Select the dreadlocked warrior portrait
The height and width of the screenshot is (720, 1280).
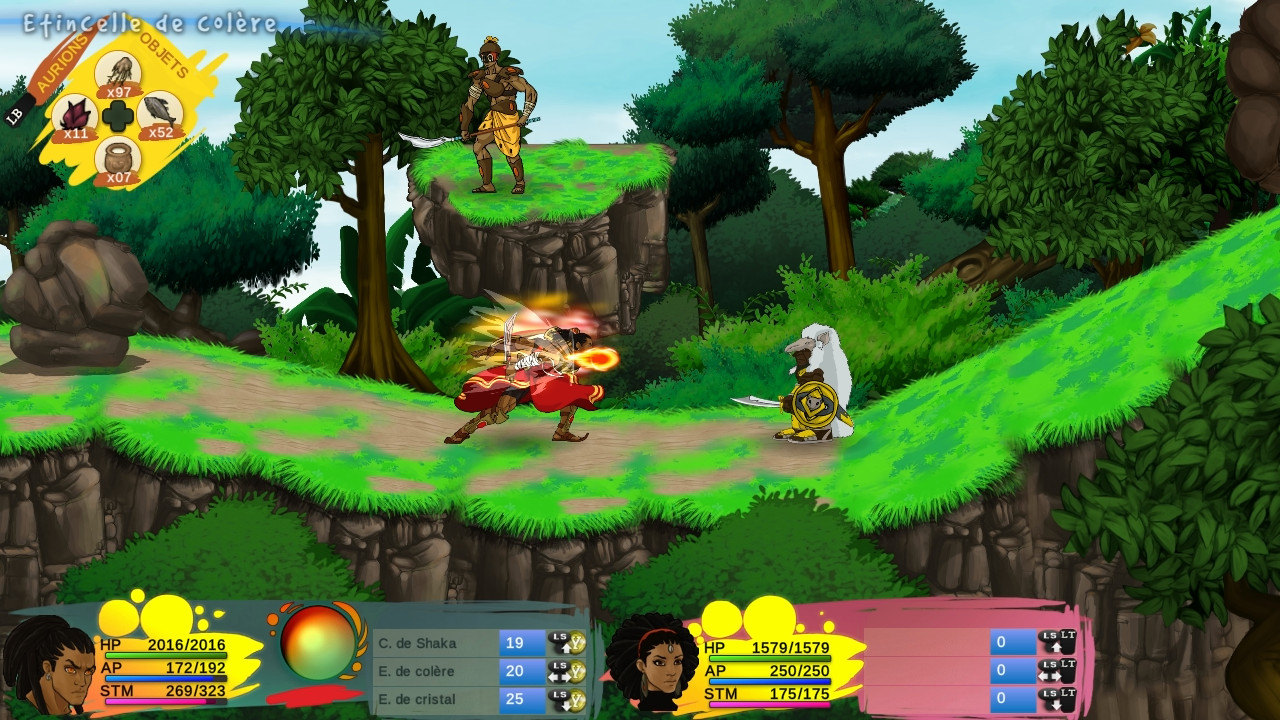click(48, 666)
